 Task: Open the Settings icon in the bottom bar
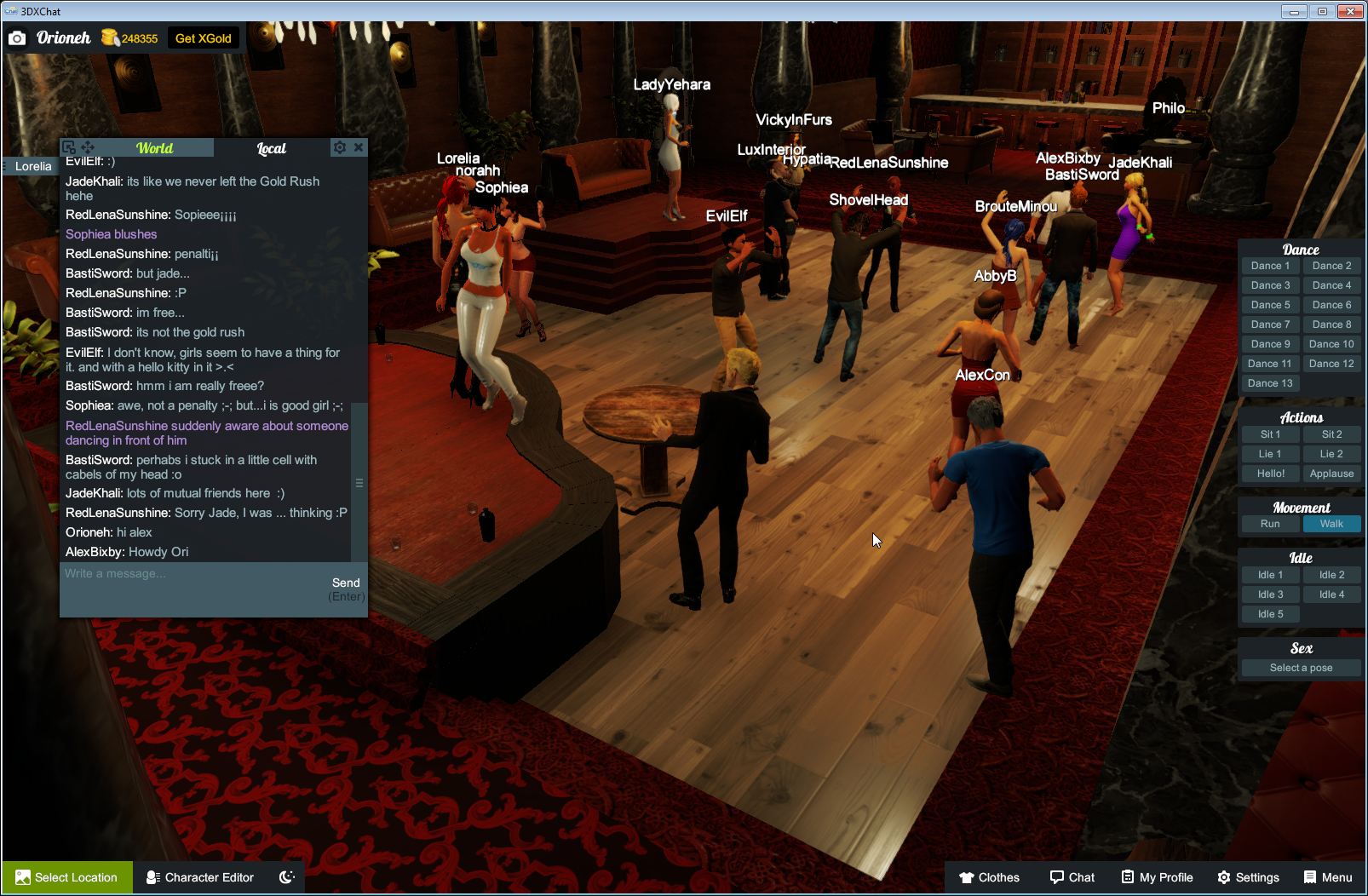click(1249, 877)
